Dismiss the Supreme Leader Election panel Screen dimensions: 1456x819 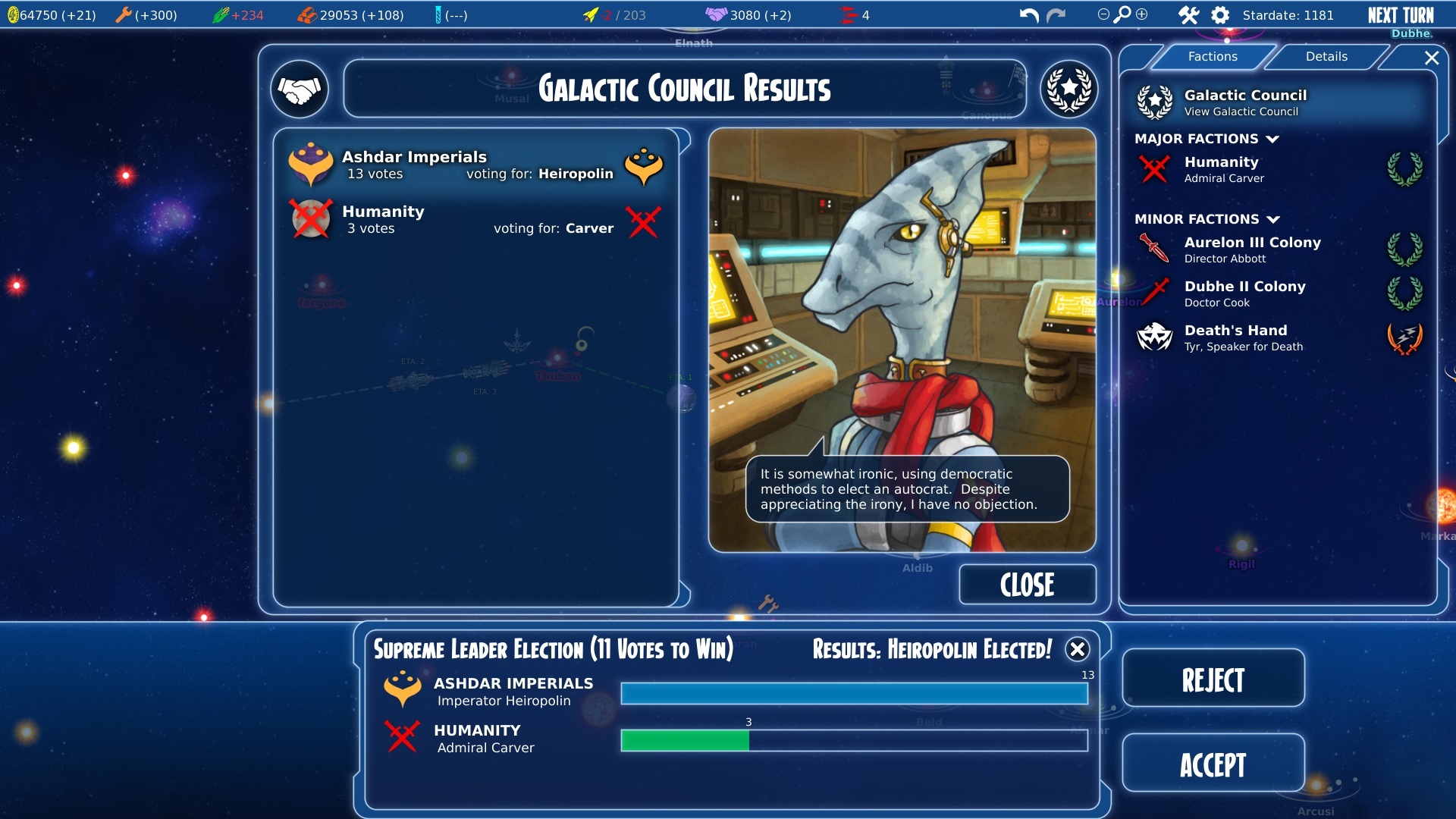pos(1077,649)
